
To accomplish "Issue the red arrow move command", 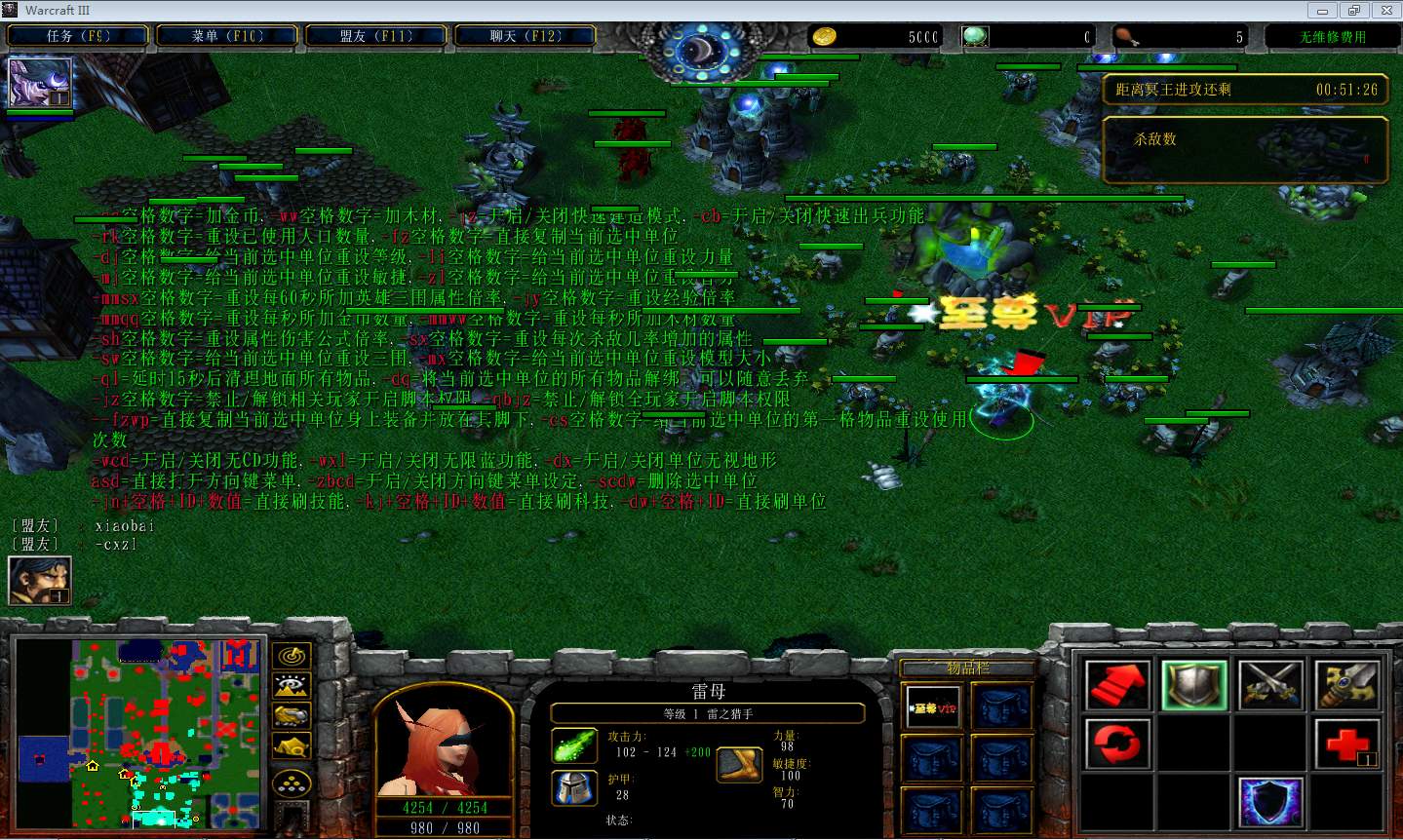I will pyautogui.click(x=1117, y=685).
